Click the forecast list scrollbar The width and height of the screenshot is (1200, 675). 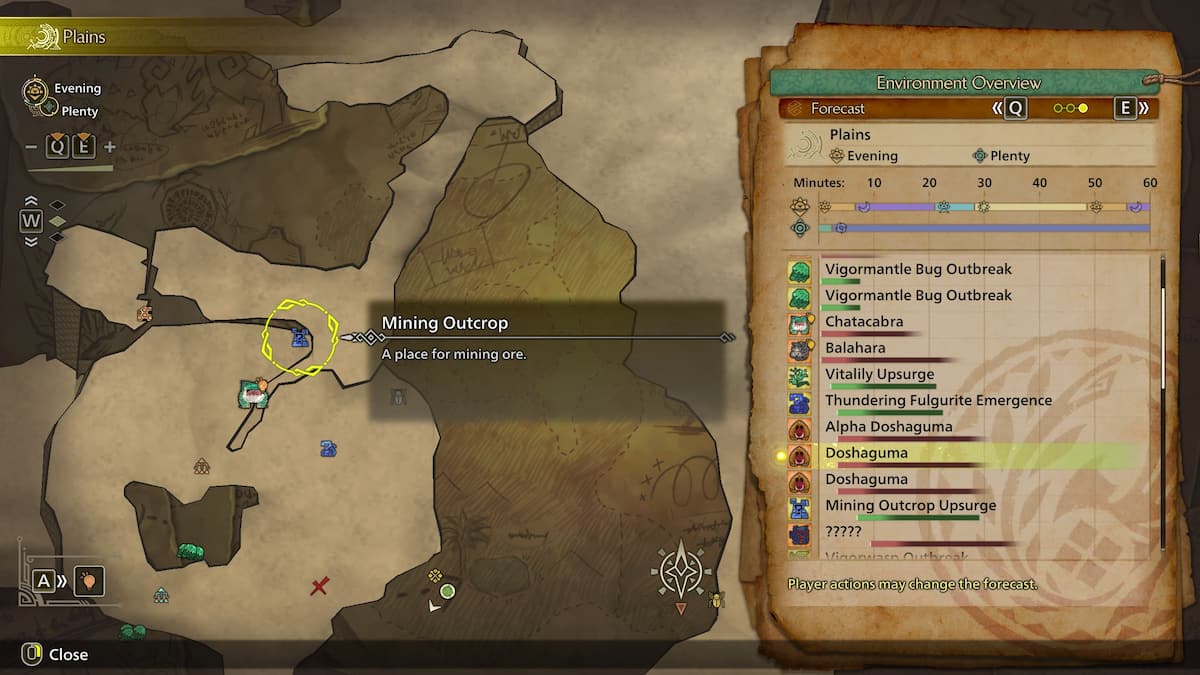click(1162, 400)
